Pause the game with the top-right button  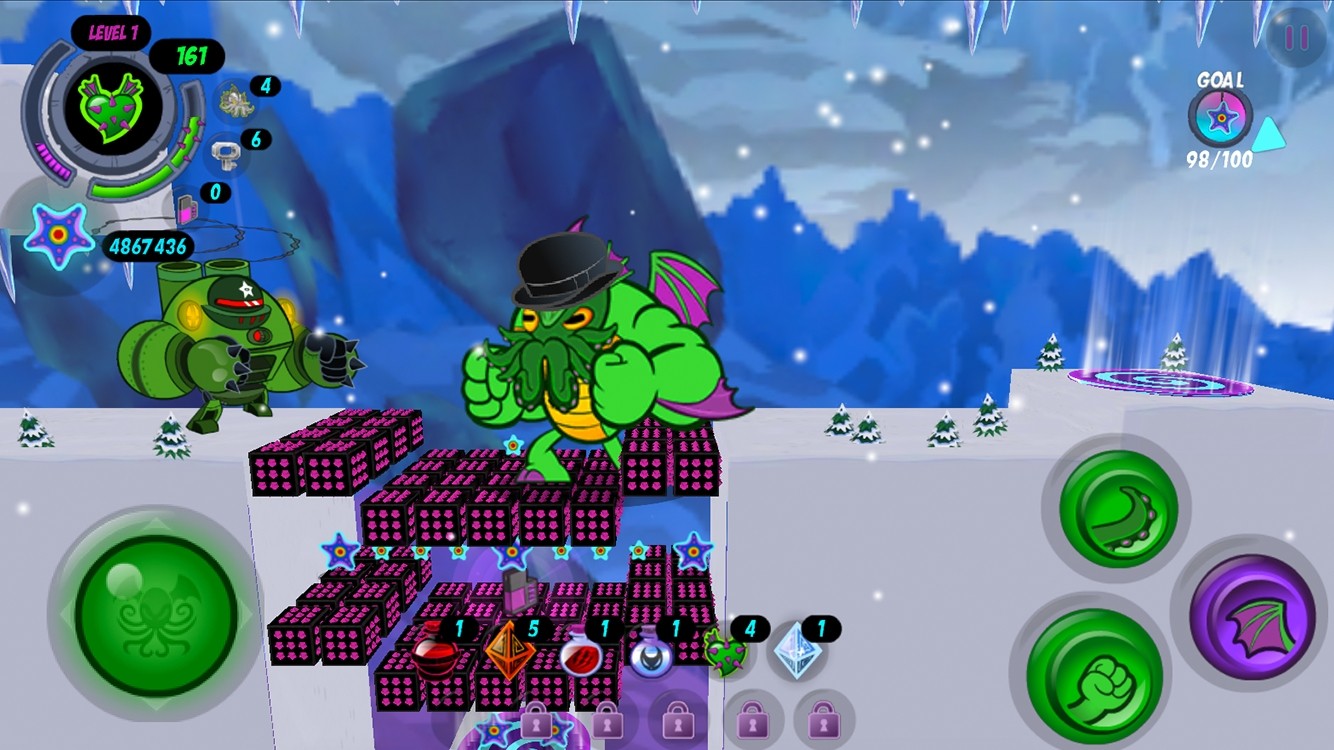(1296, 38)
